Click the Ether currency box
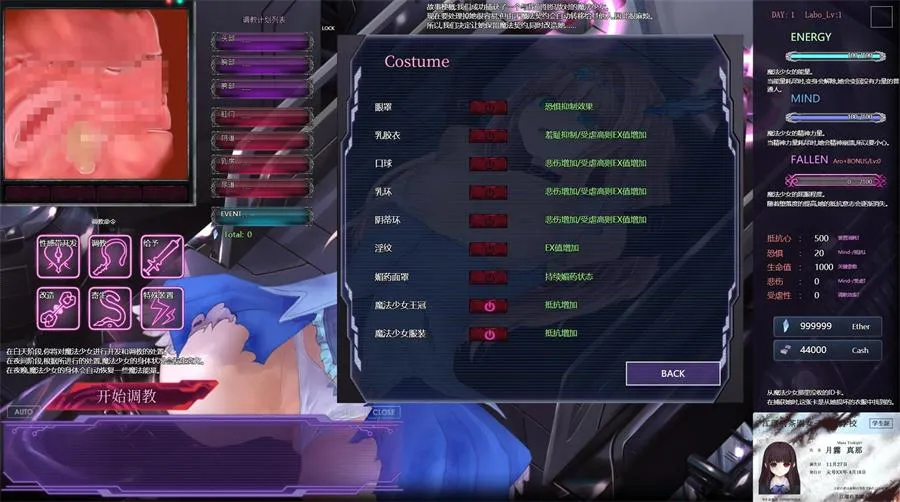The image size is (900, 502). [830, 327]
